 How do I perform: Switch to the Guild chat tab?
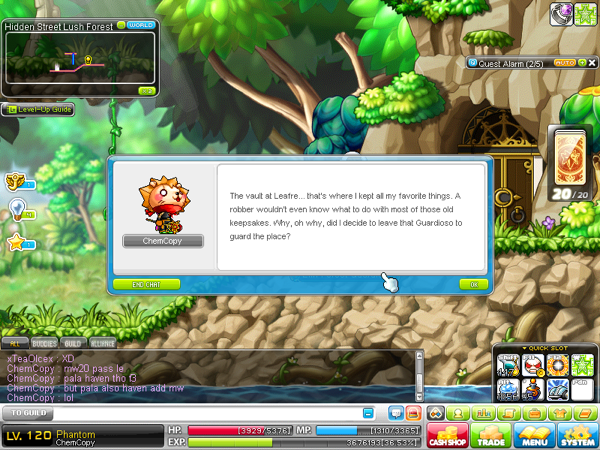tap(73, 342)
